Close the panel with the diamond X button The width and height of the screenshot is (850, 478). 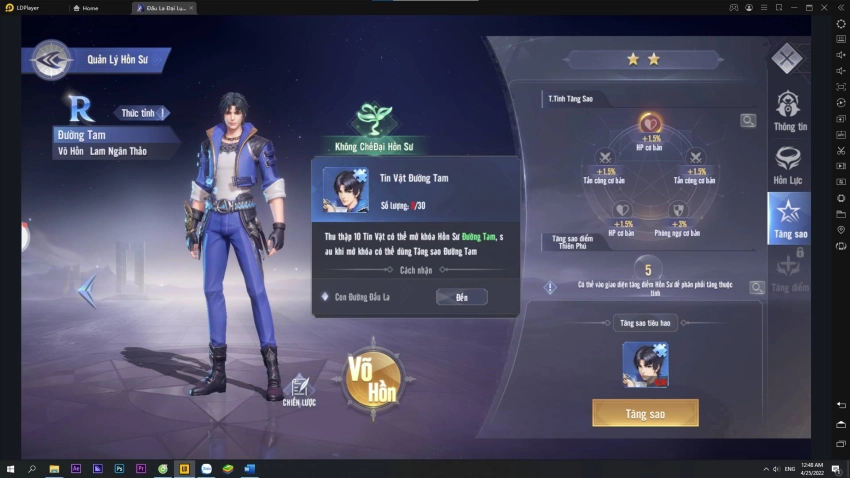coord(787,58)
